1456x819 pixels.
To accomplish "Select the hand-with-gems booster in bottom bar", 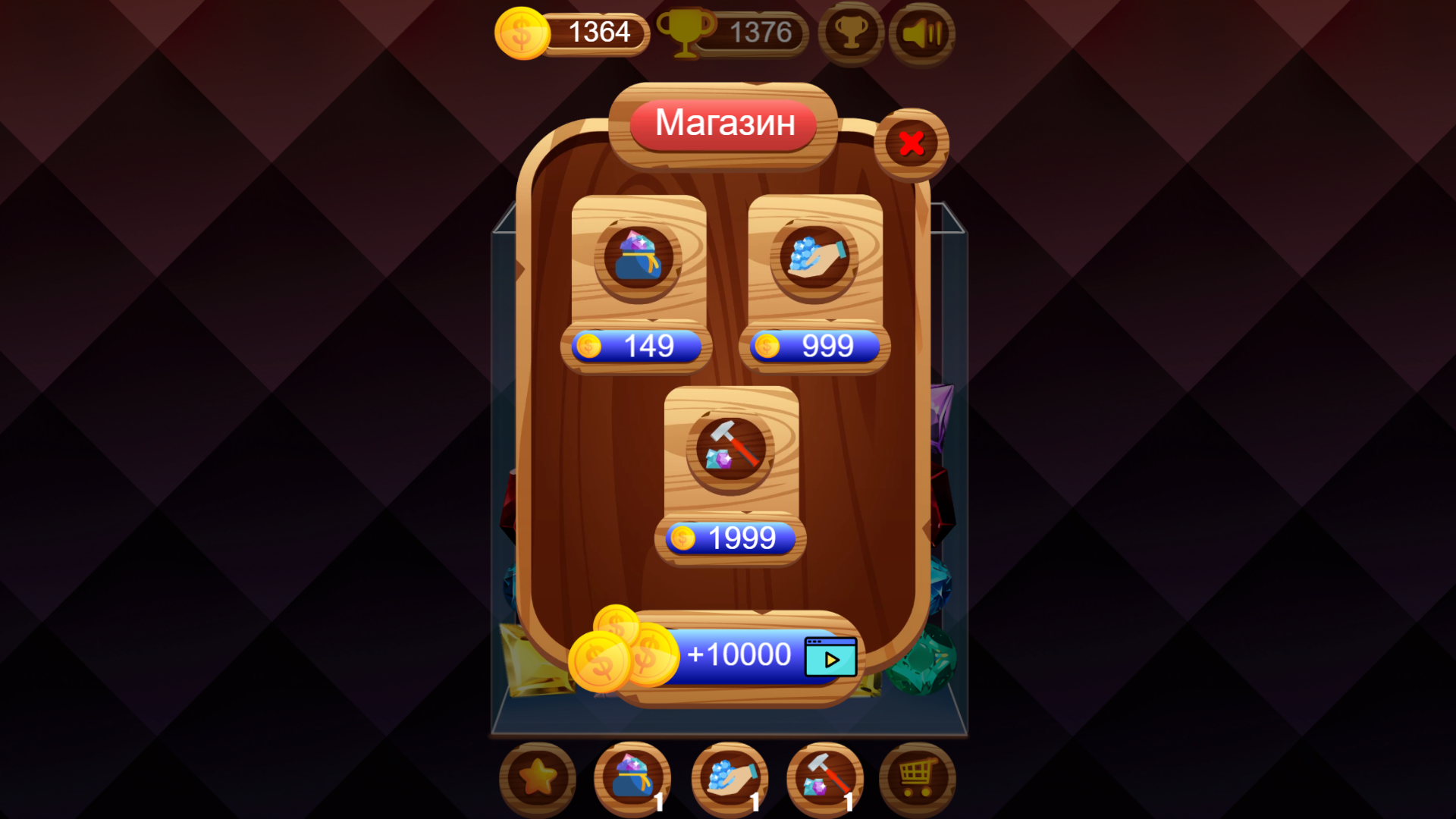I will [x=730, y=777].
